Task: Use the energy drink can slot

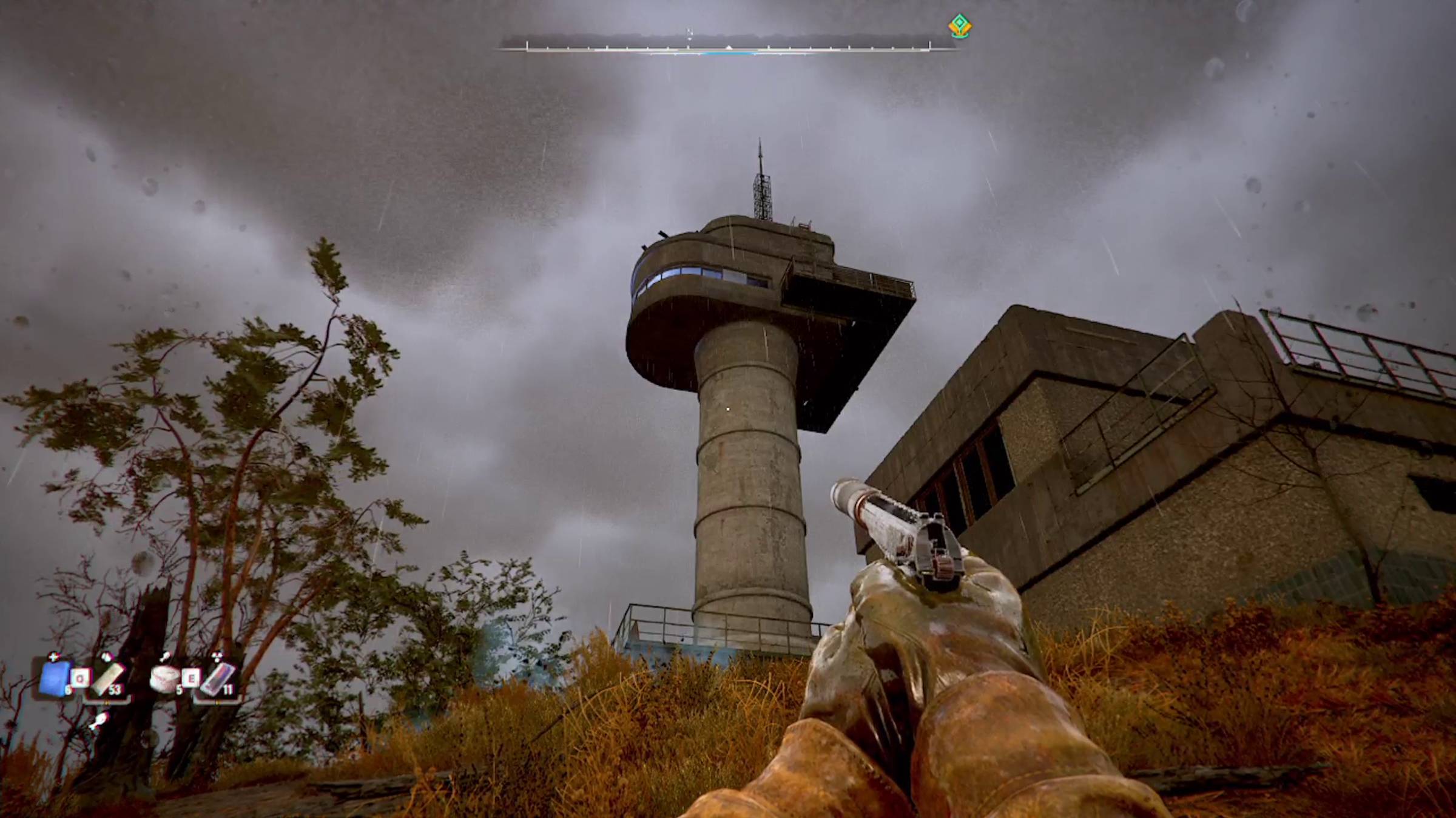Action: click(x=217, y=678)
